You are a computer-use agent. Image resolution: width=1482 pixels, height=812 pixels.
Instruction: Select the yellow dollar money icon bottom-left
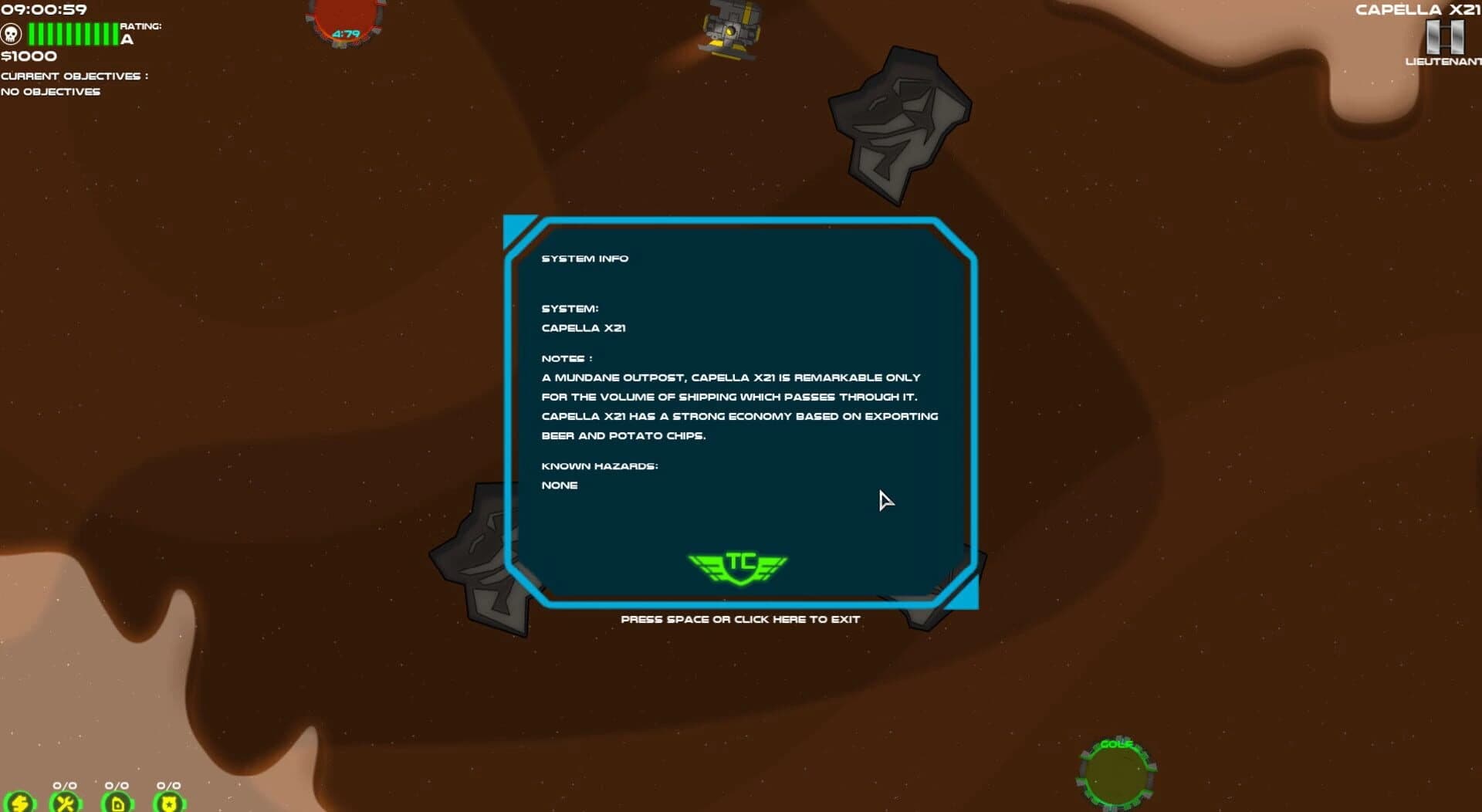(x=21, y=804)
